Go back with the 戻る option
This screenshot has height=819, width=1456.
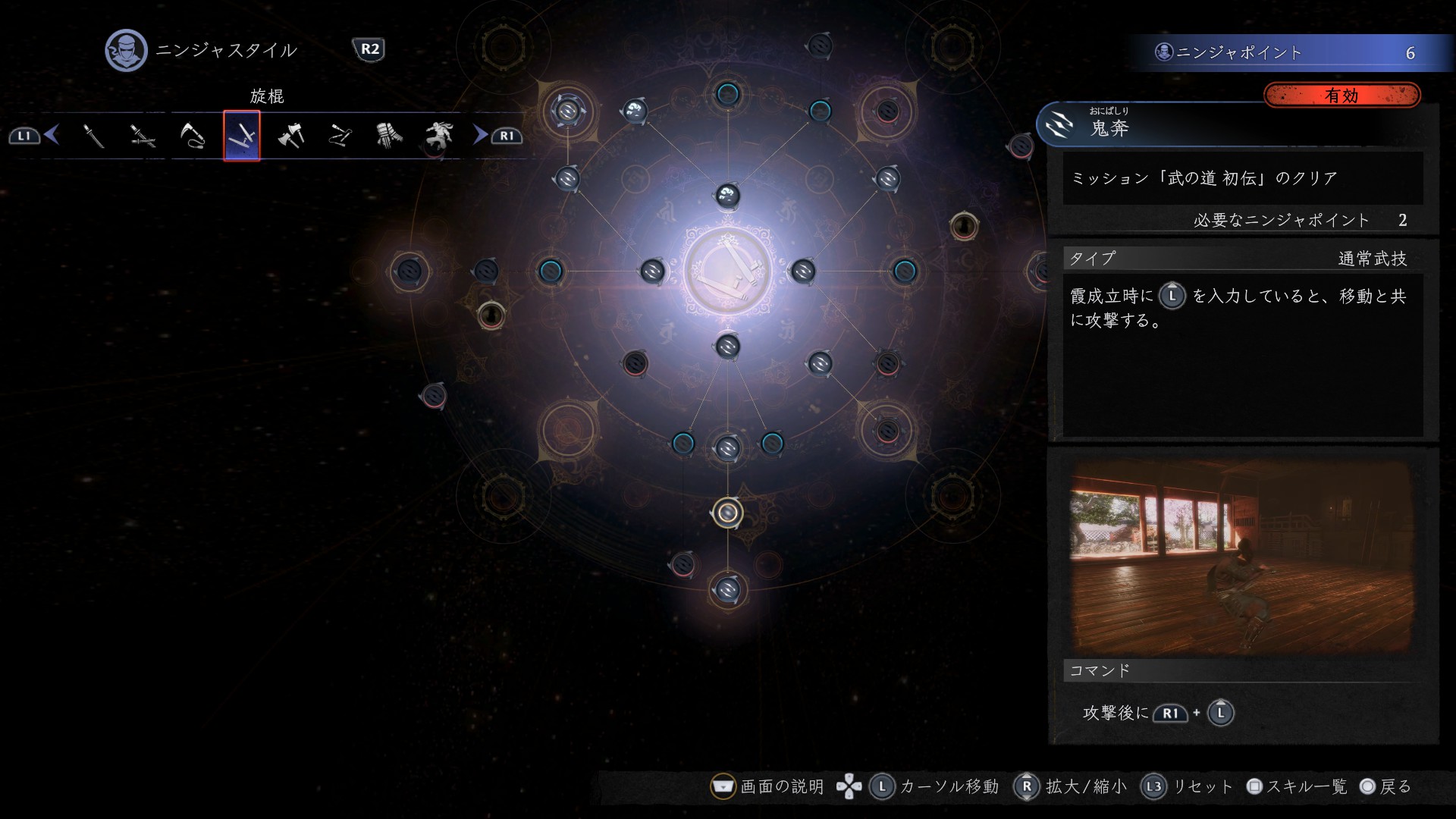pyautogui.click(x=1386, y=786)
